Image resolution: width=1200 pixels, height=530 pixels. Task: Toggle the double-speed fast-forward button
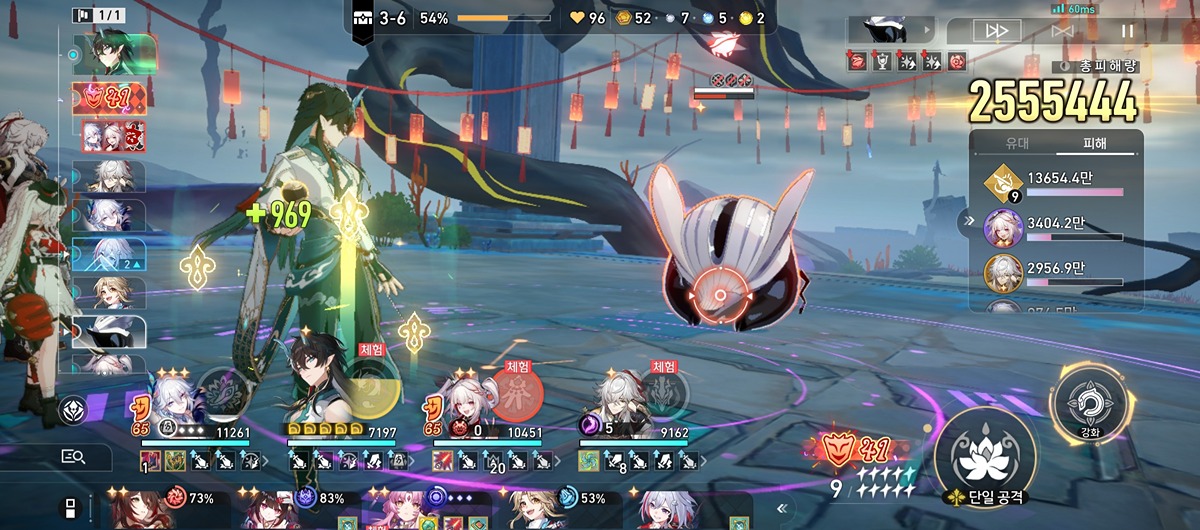[997, 31]
